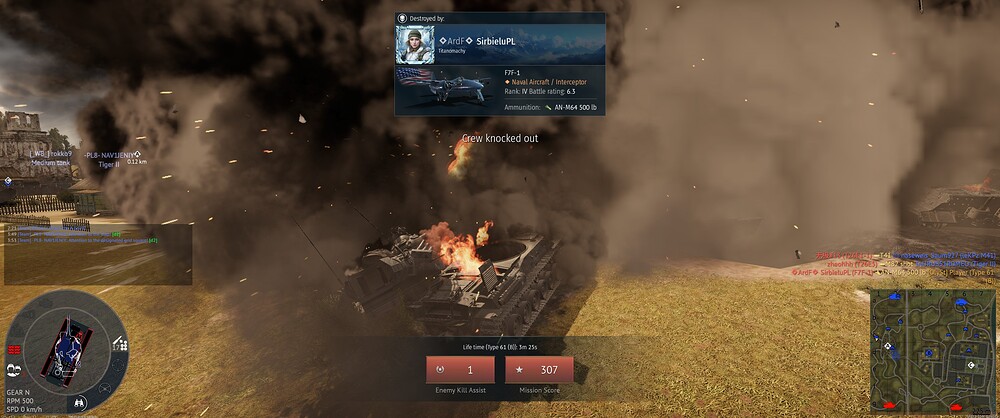Screen dimensions: 1000x418
Task: Open the team chat log box
Action: [x=97, y=252]
